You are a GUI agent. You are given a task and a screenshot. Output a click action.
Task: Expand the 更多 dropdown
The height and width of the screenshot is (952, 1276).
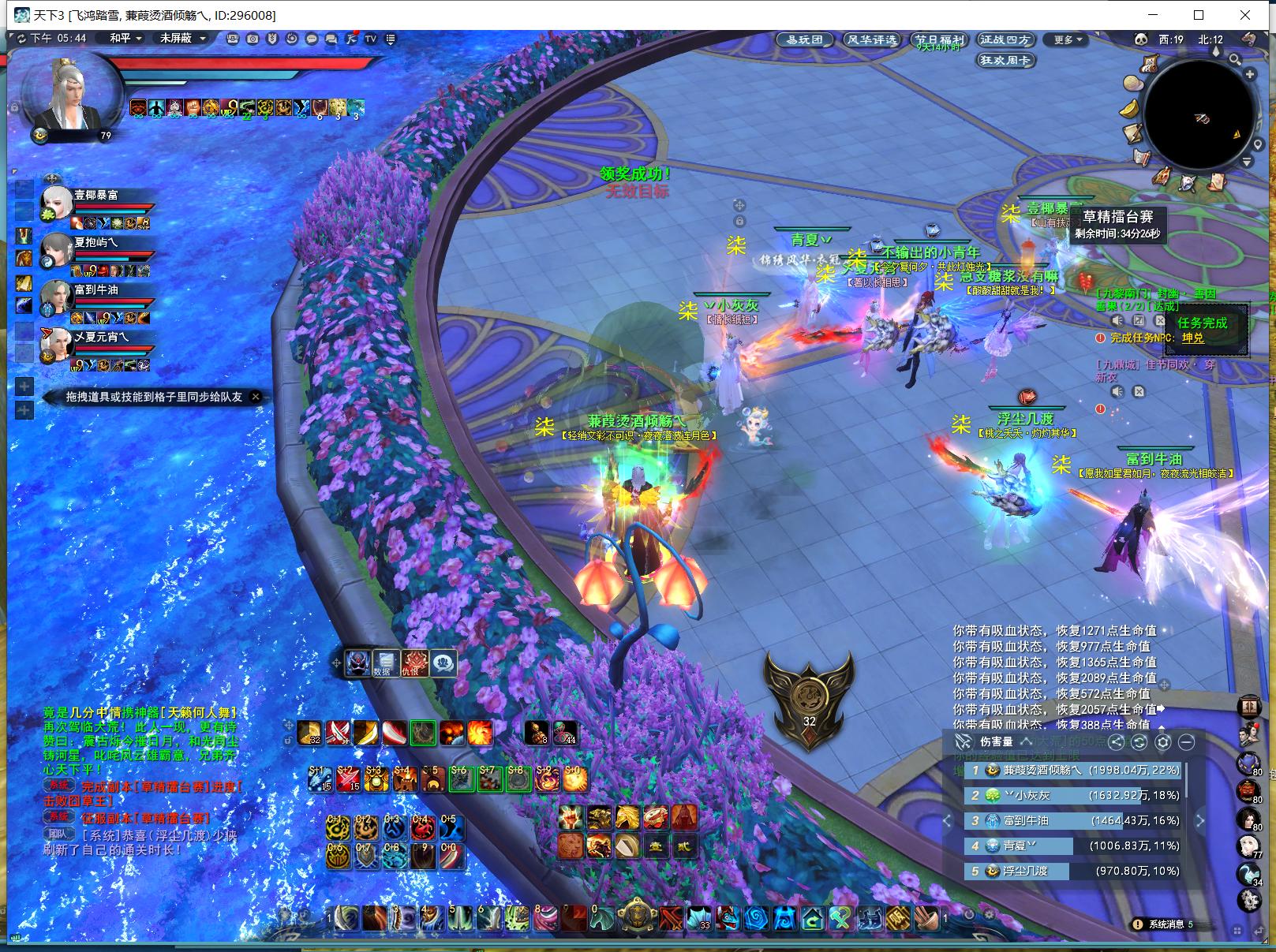tap(1068, 39)
